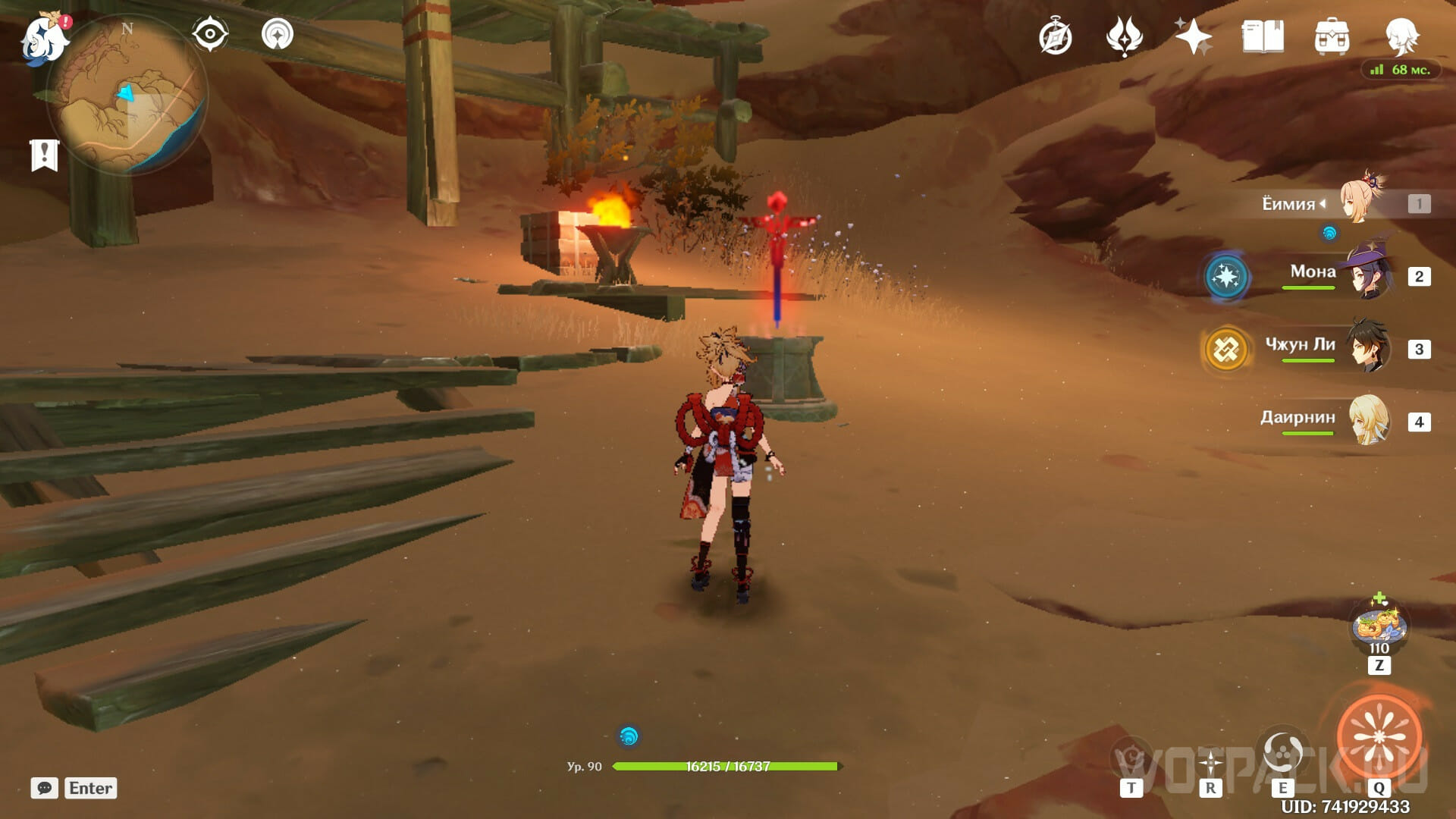Open the chat speech bubble
This screenshot has height=819, width=1456.
[x=45, y=788]
